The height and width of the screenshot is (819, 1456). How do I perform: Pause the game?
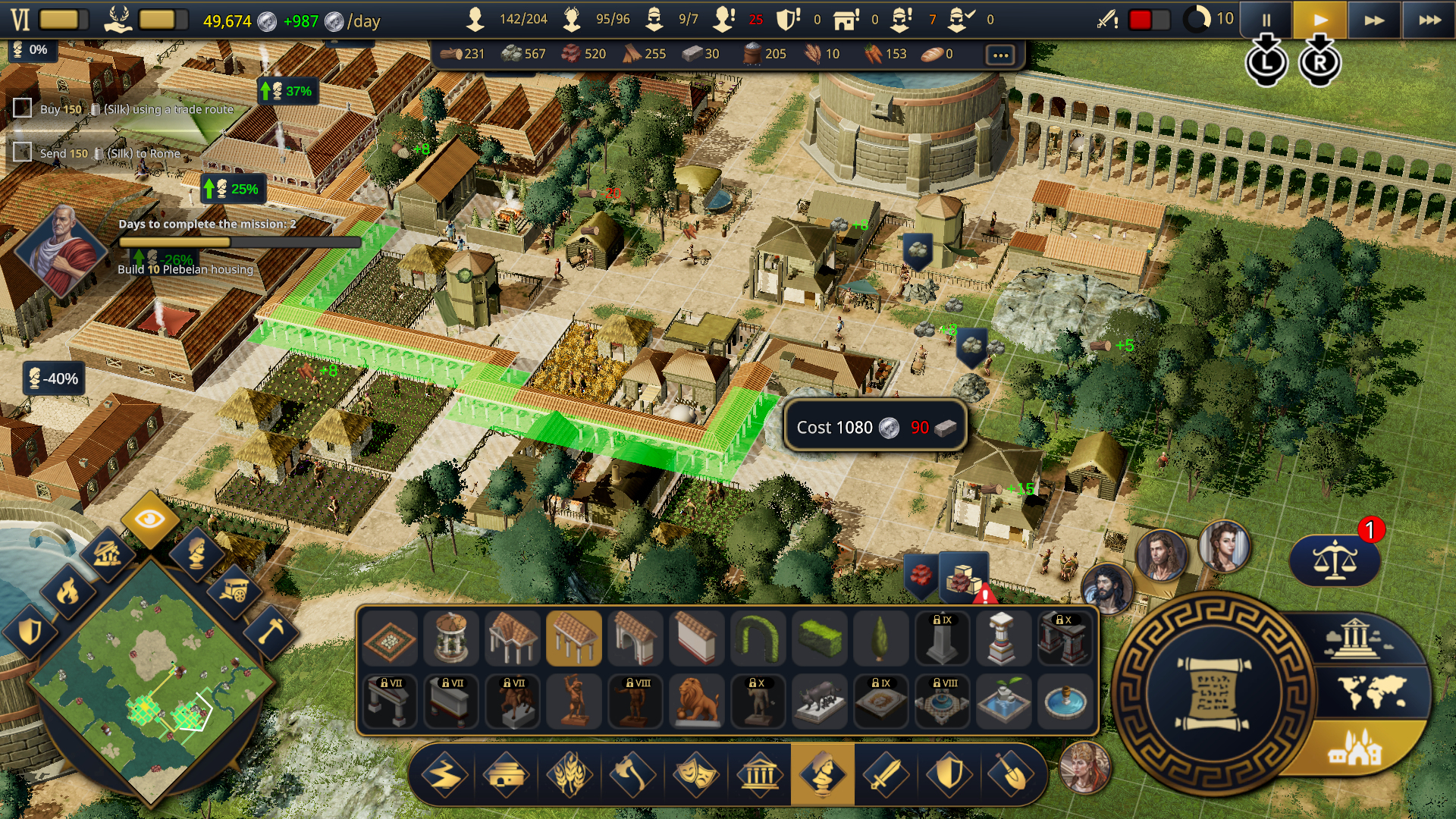[1268, 19]
